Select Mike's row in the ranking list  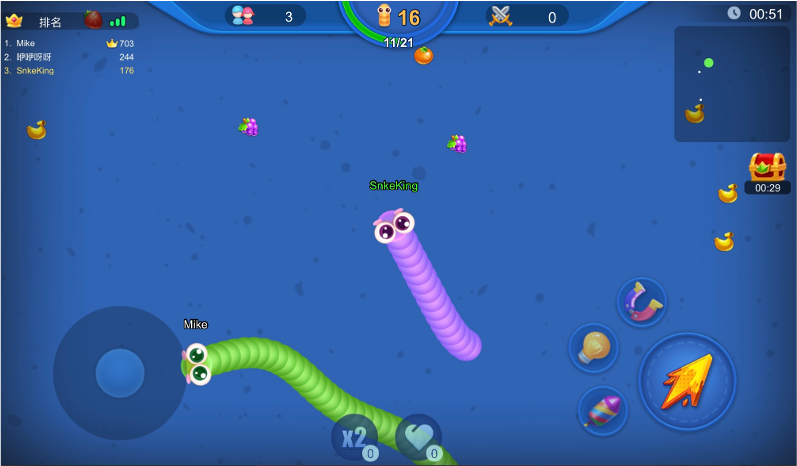69,43
